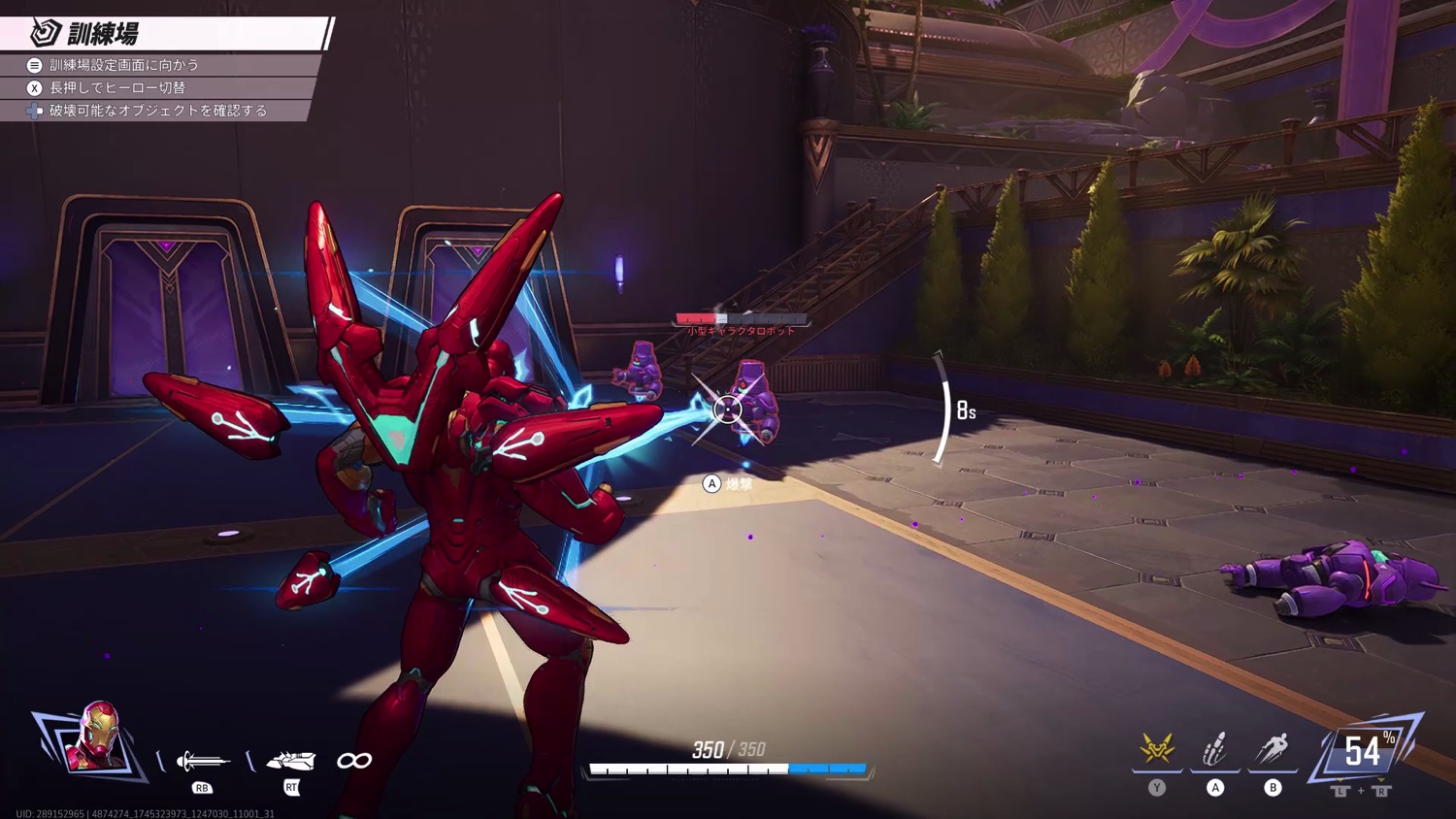Activate the micro-missile barrage ability icon
The height and width of the screenshot is (819, 1456).
[1215, 749]
